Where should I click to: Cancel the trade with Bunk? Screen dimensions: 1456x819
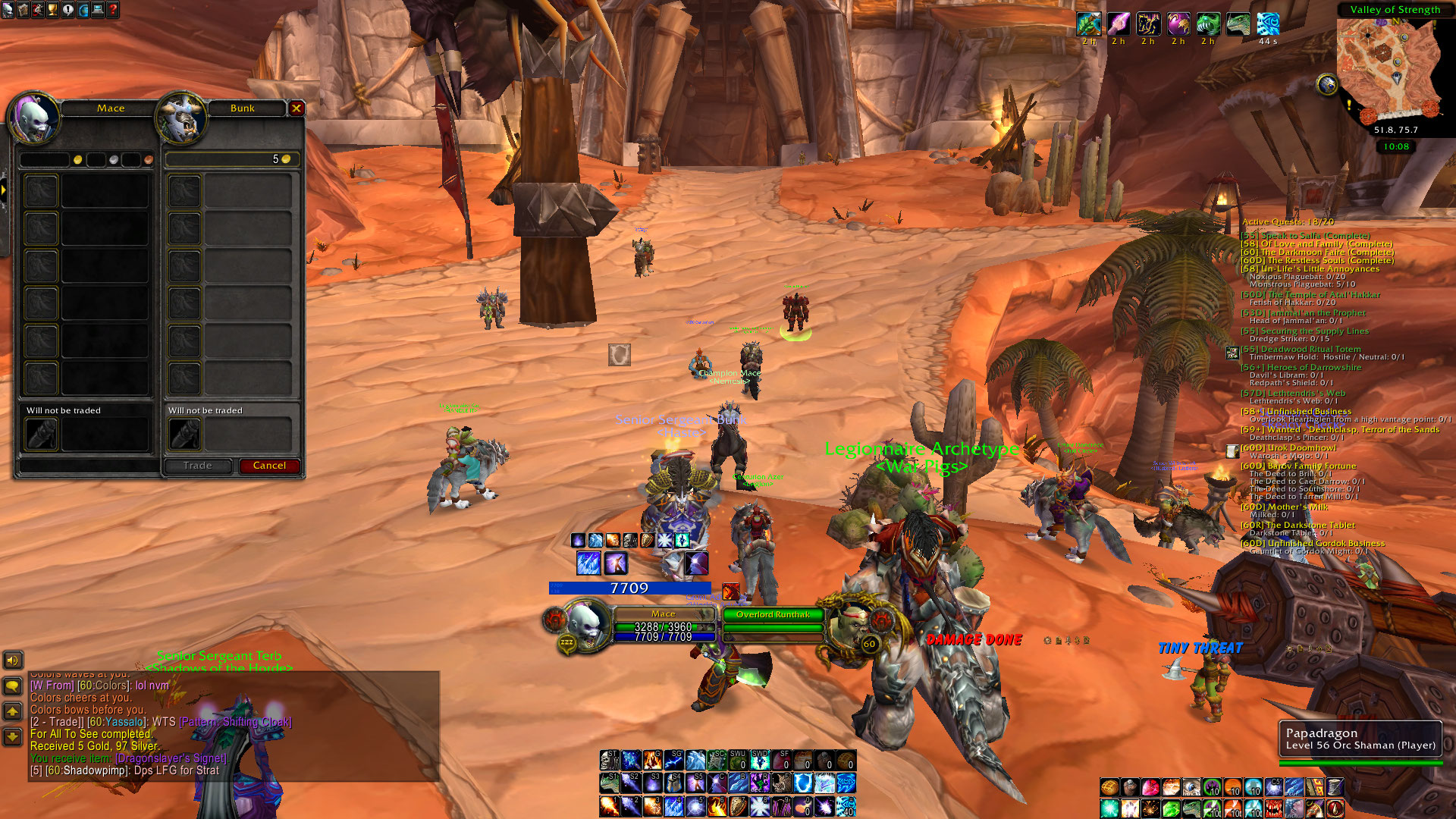tap(269, 466)
